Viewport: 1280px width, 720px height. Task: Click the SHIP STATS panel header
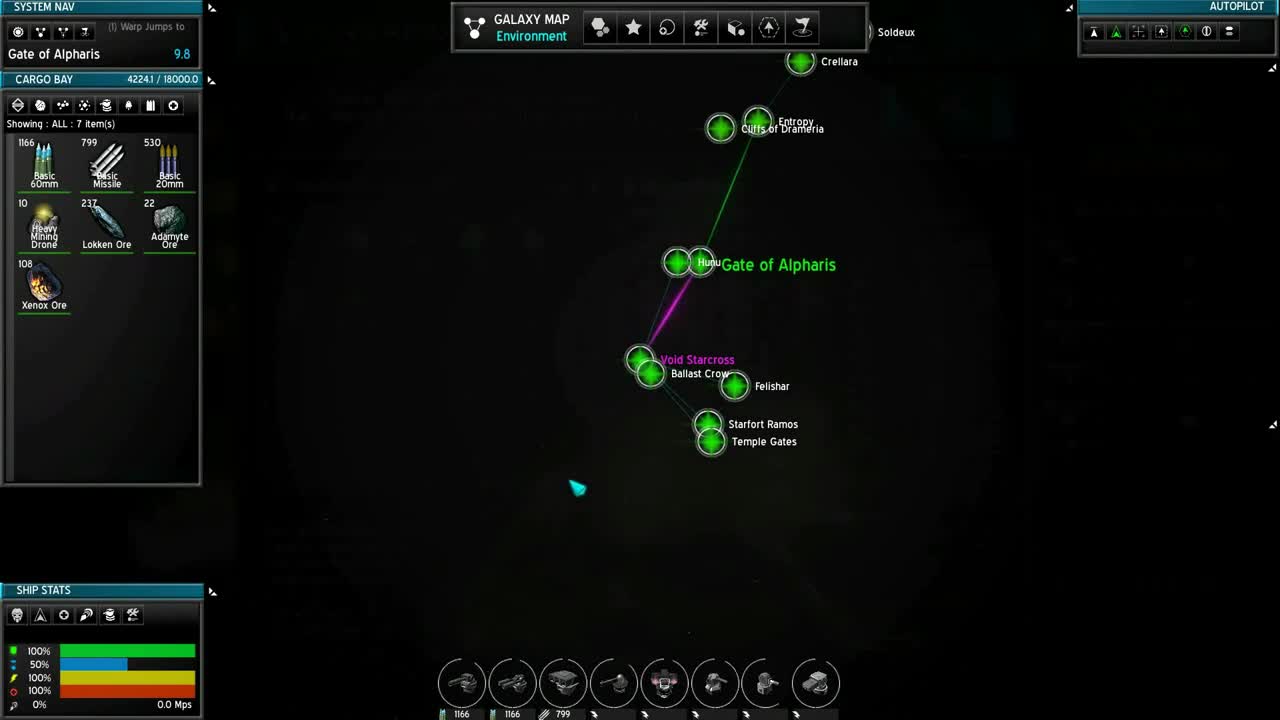click(43, 590)
